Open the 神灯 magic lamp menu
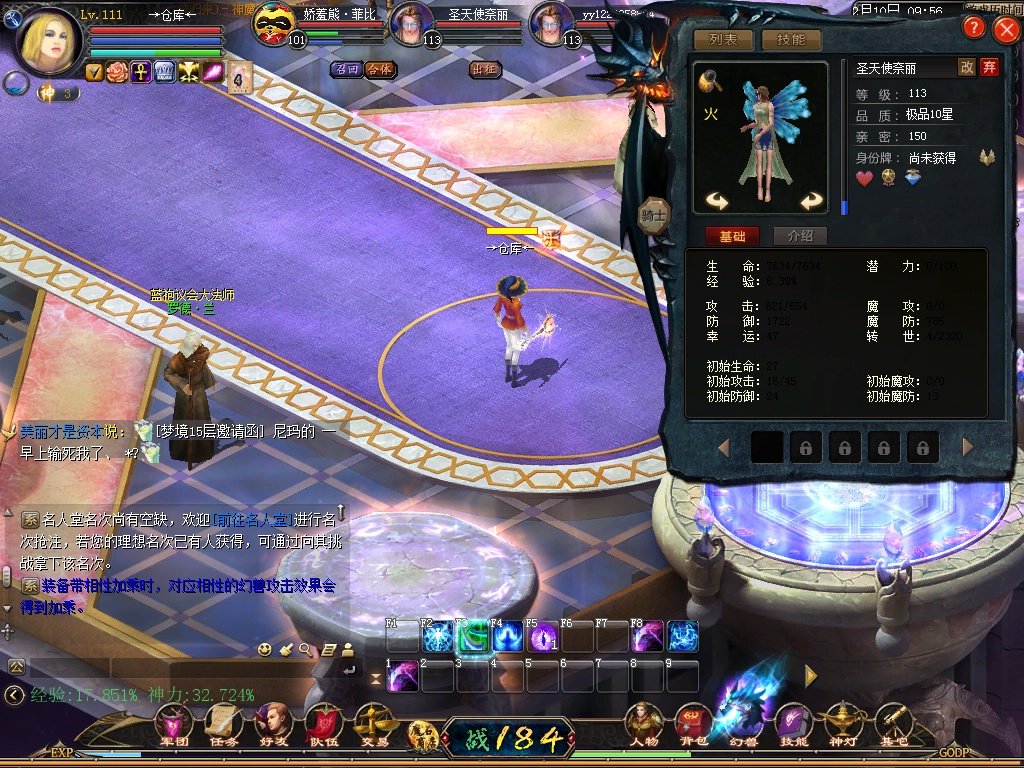The image size is (1024, 768). click(x=843, y=722)
